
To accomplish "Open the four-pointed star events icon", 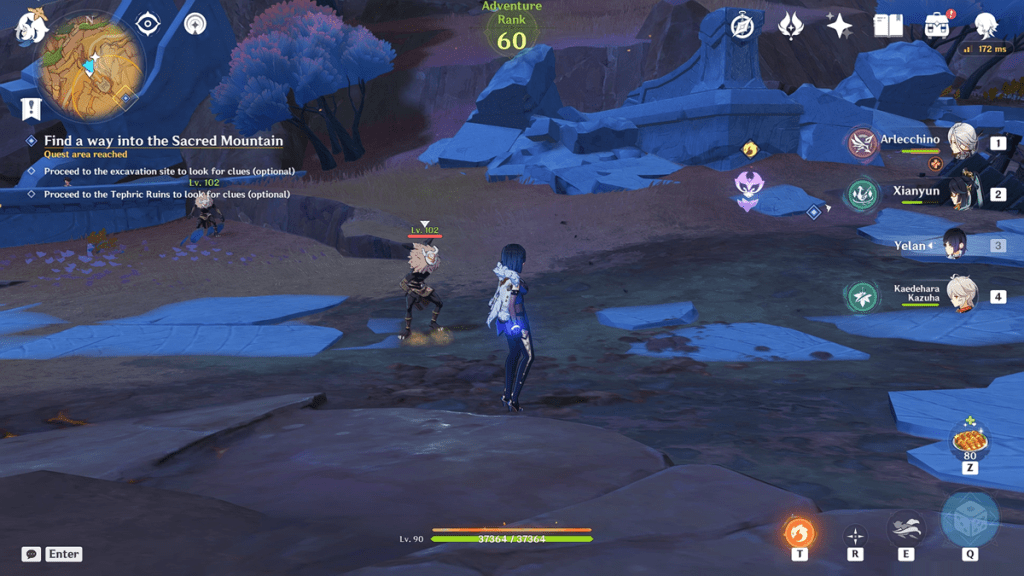I will tap(839, 26).
